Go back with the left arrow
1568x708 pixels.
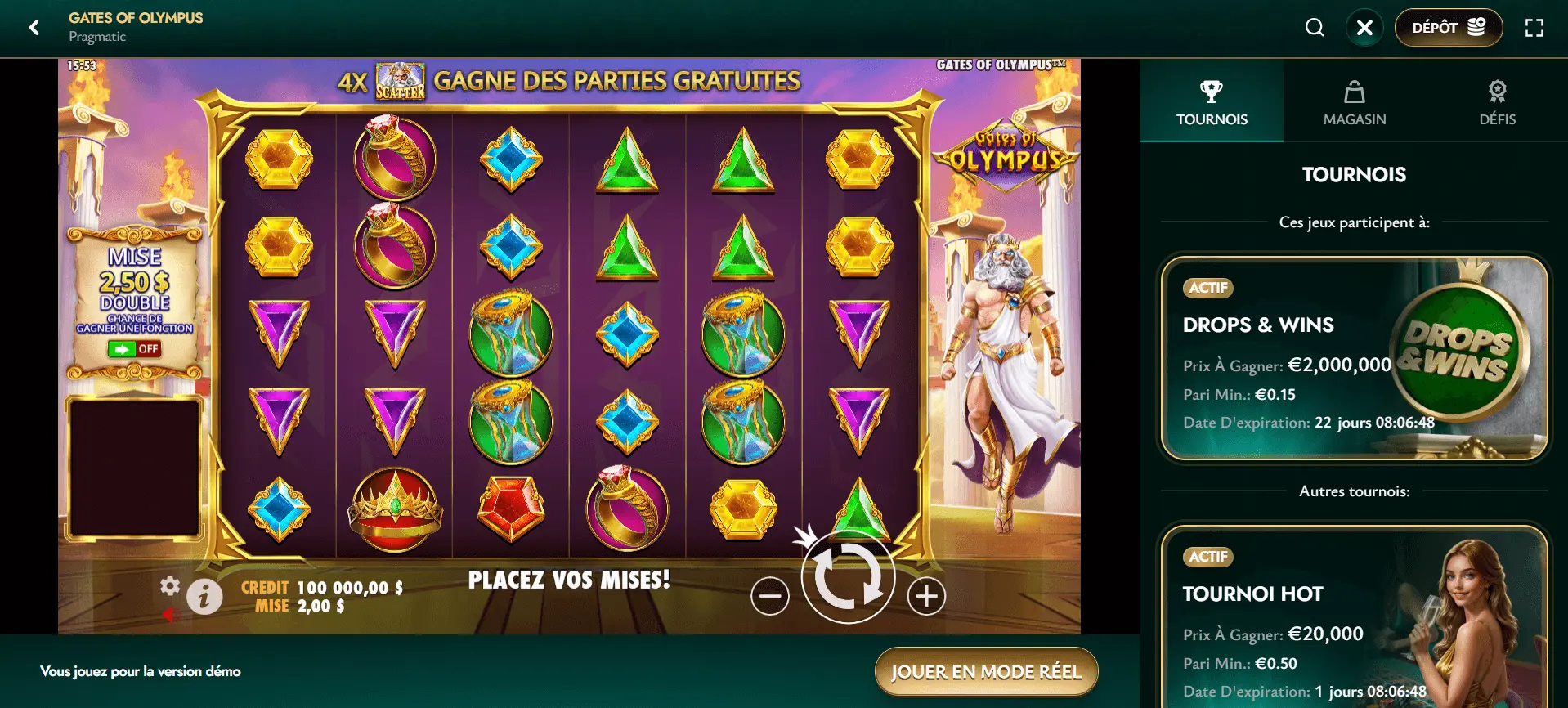click(x=34, y=28)
